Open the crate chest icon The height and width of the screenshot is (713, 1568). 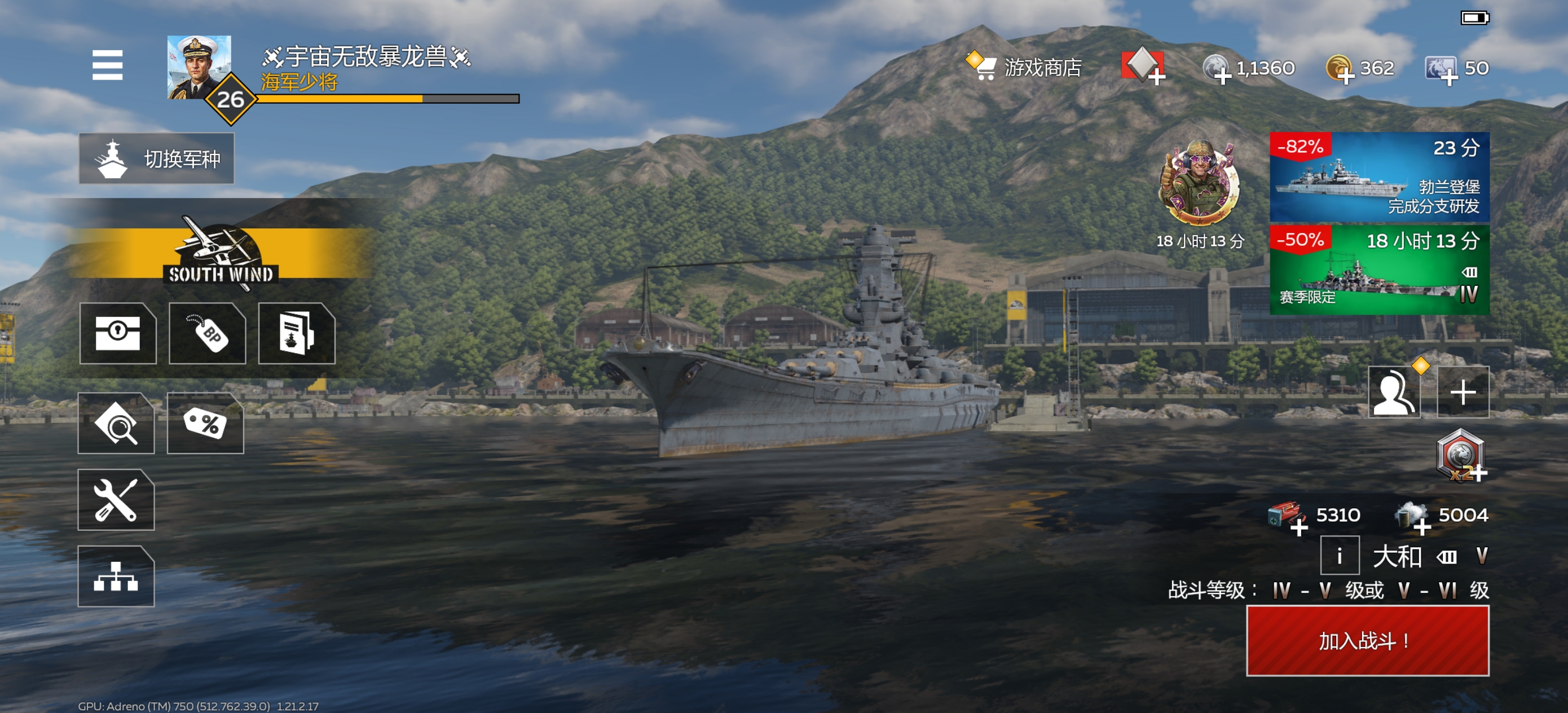(x=117, y=333)
